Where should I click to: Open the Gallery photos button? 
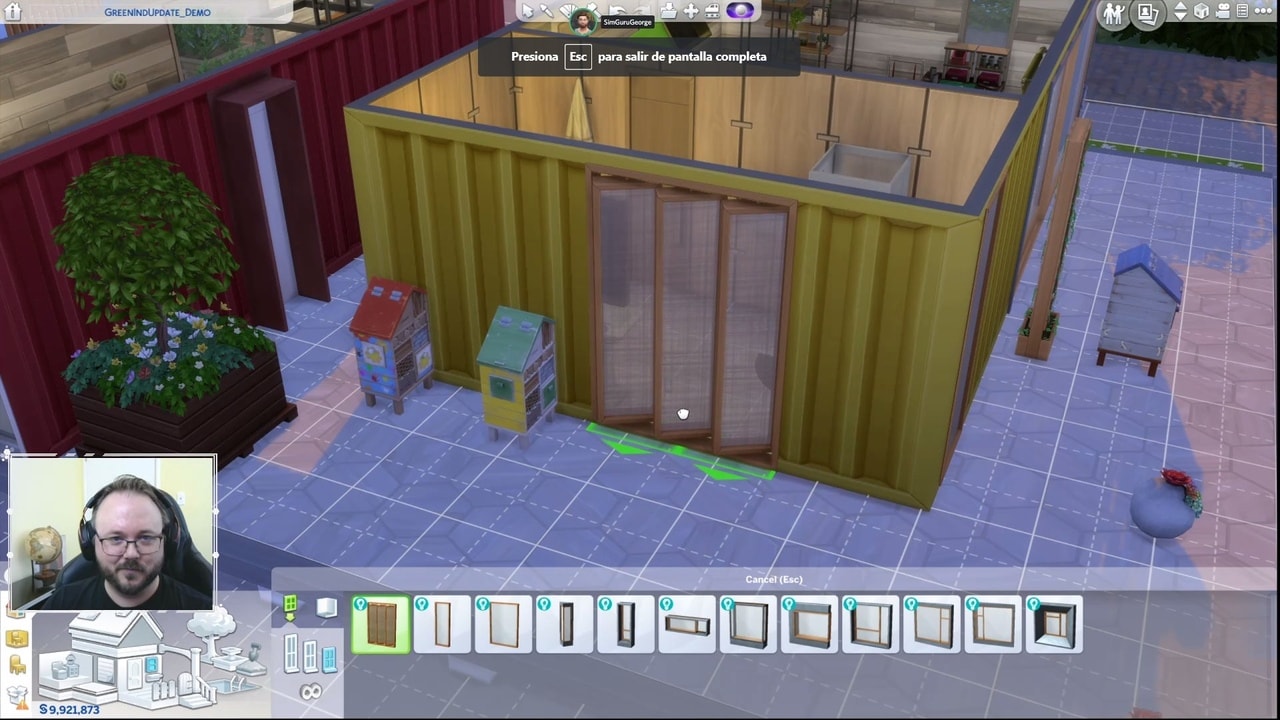tap(1147, 13)
